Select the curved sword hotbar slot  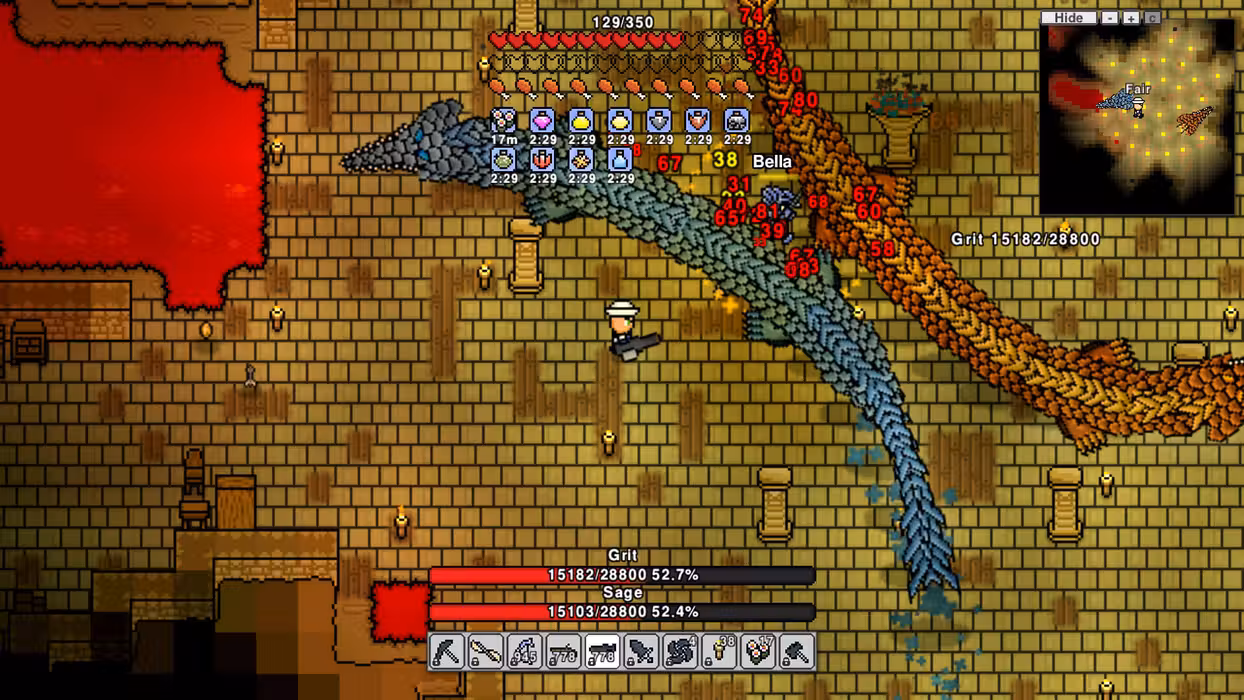(x=486, y=651)
